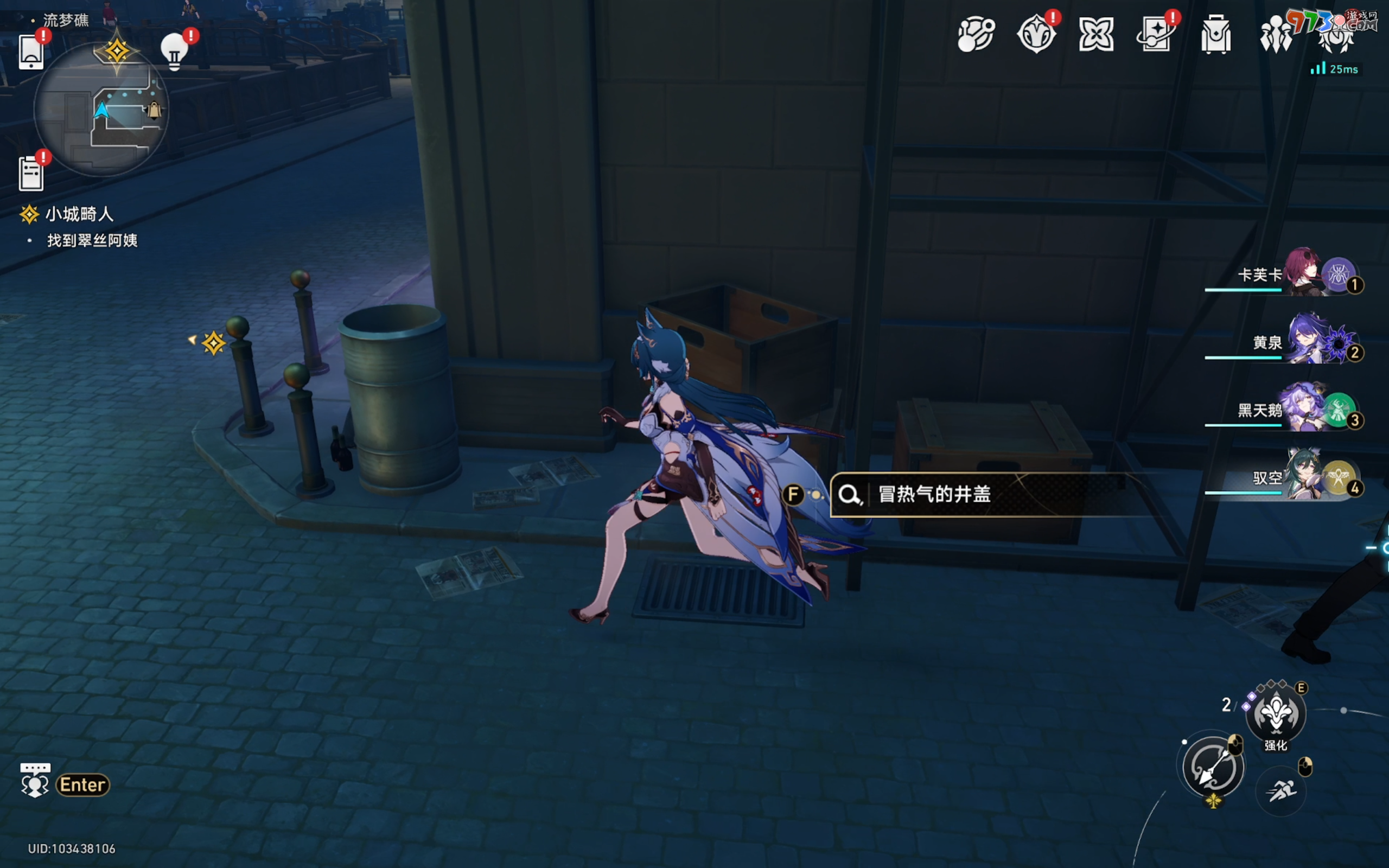Open the mission clipboard icon

(31, 172)
